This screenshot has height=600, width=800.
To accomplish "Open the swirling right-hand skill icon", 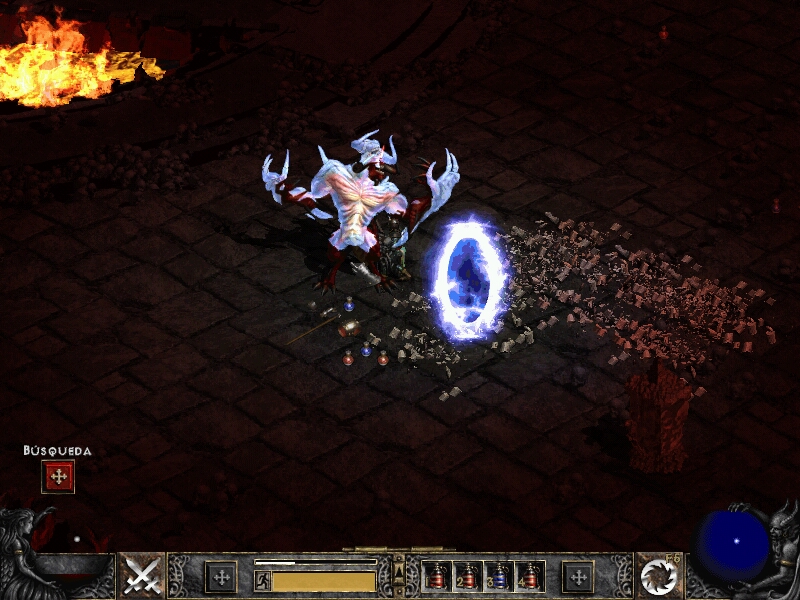I will click(x=658, y=575).
